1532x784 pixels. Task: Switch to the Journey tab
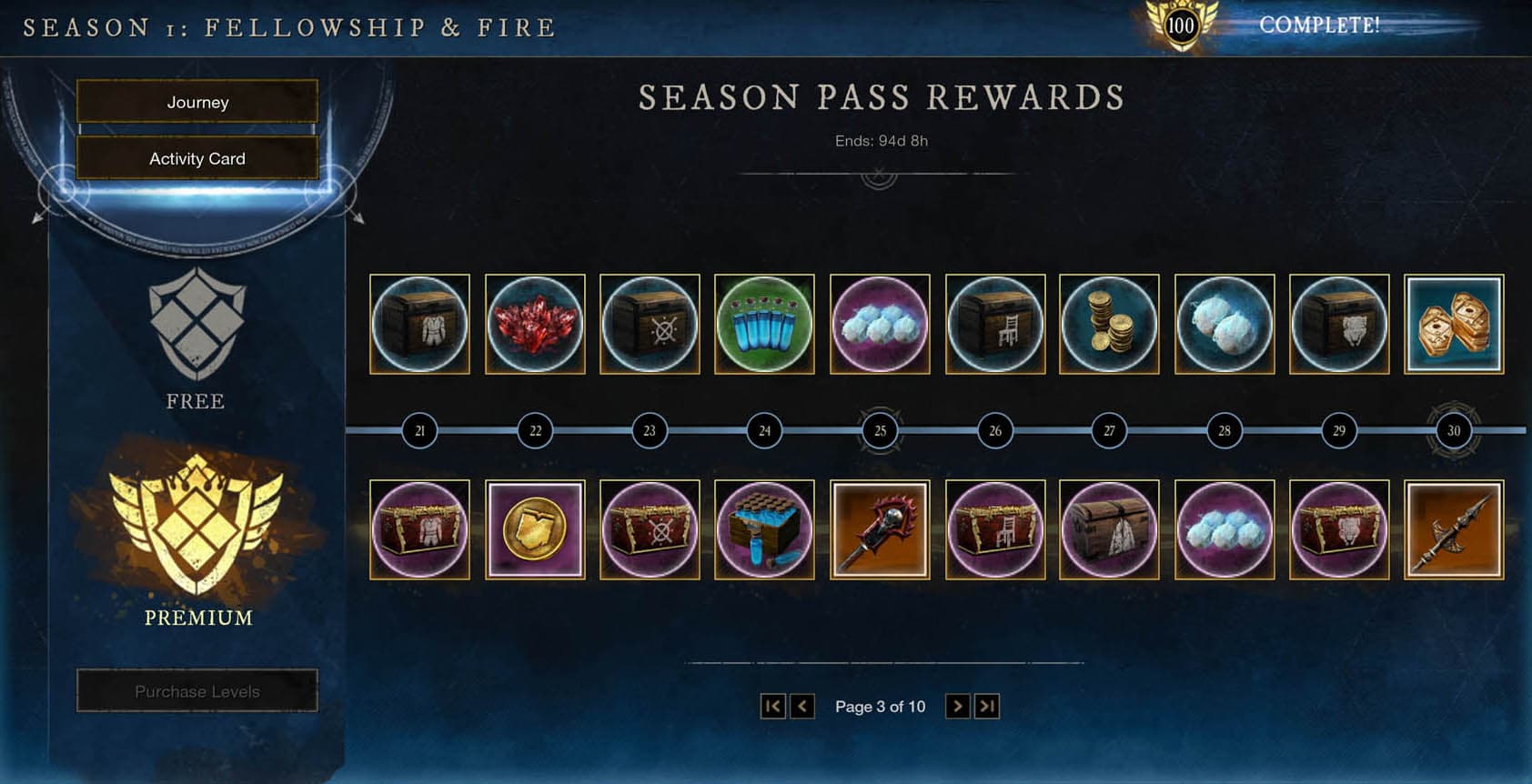(197, 102)
